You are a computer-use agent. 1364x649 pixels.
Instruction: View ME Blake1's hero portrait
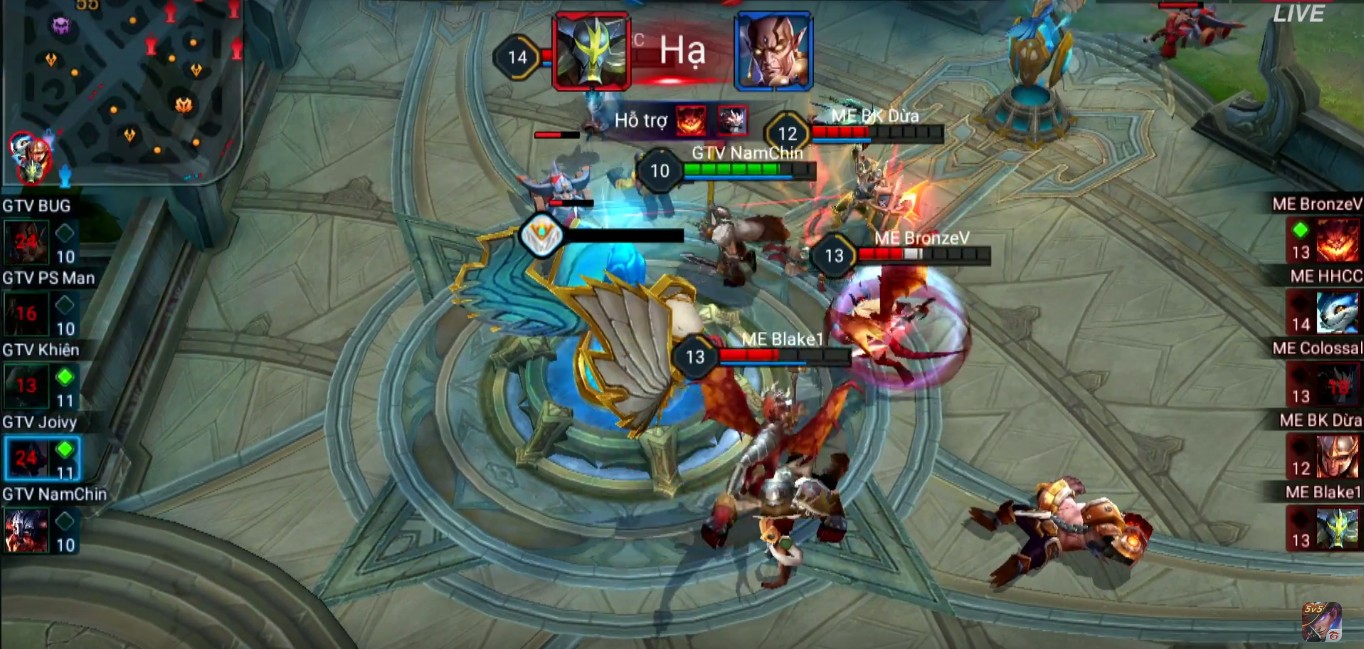pyautogui.click(x=1337, y=528)
